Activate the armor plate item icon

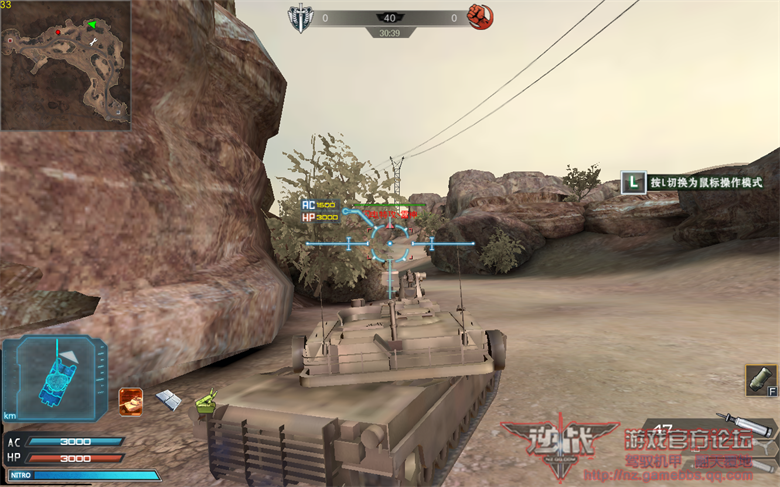coord(168,400)
